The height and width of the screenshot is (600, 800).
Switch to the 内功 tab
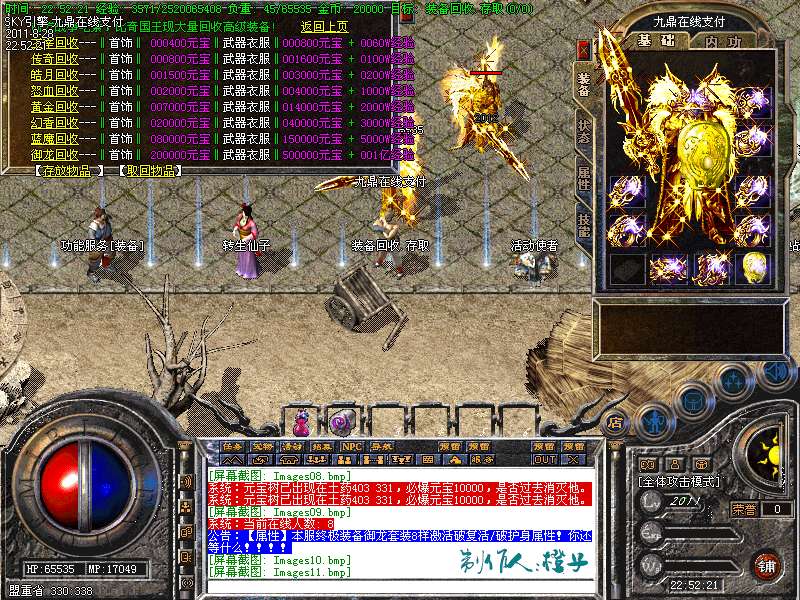723,42
